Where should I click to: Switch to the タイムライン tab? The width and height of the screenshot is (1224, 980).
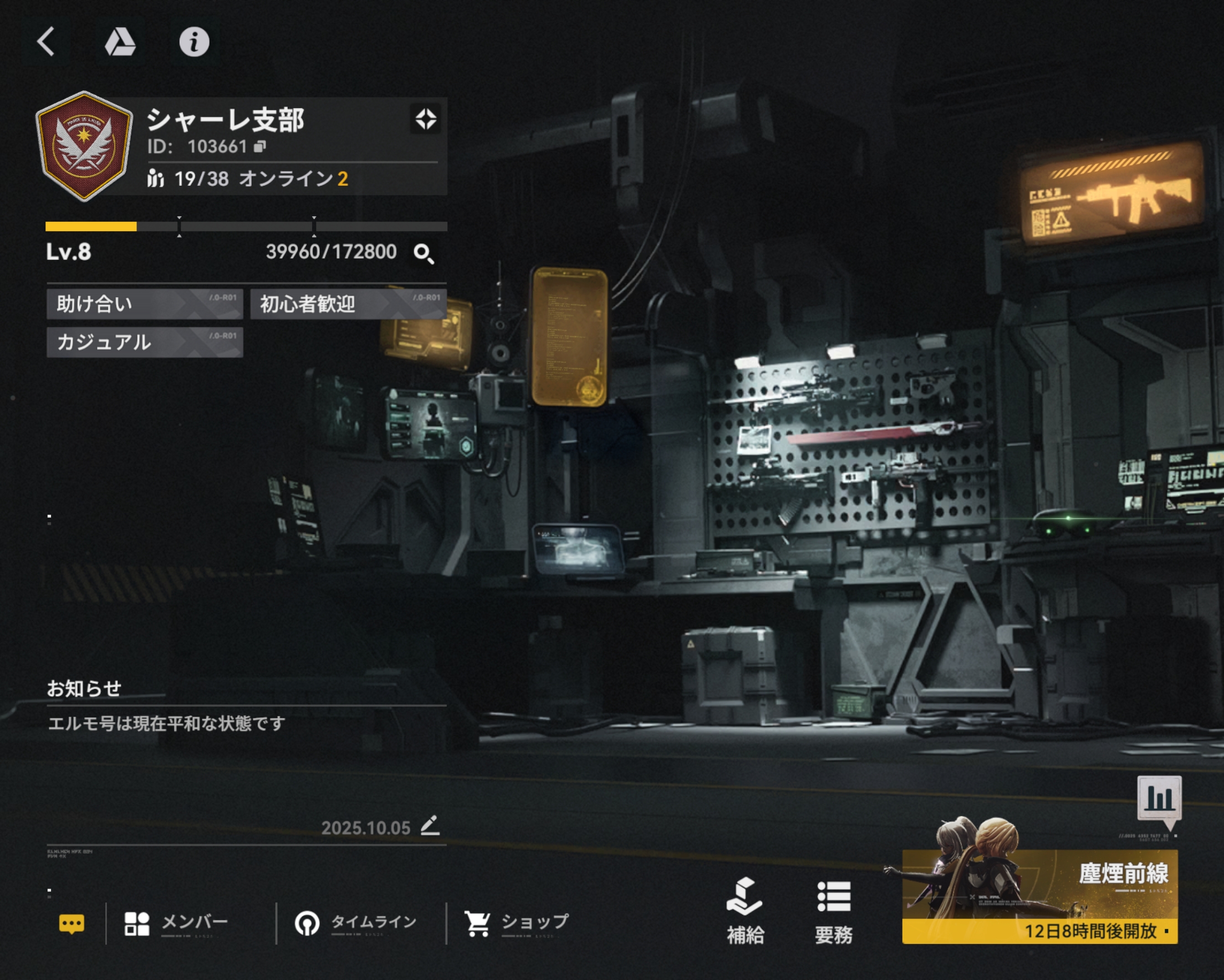[356, 923]
